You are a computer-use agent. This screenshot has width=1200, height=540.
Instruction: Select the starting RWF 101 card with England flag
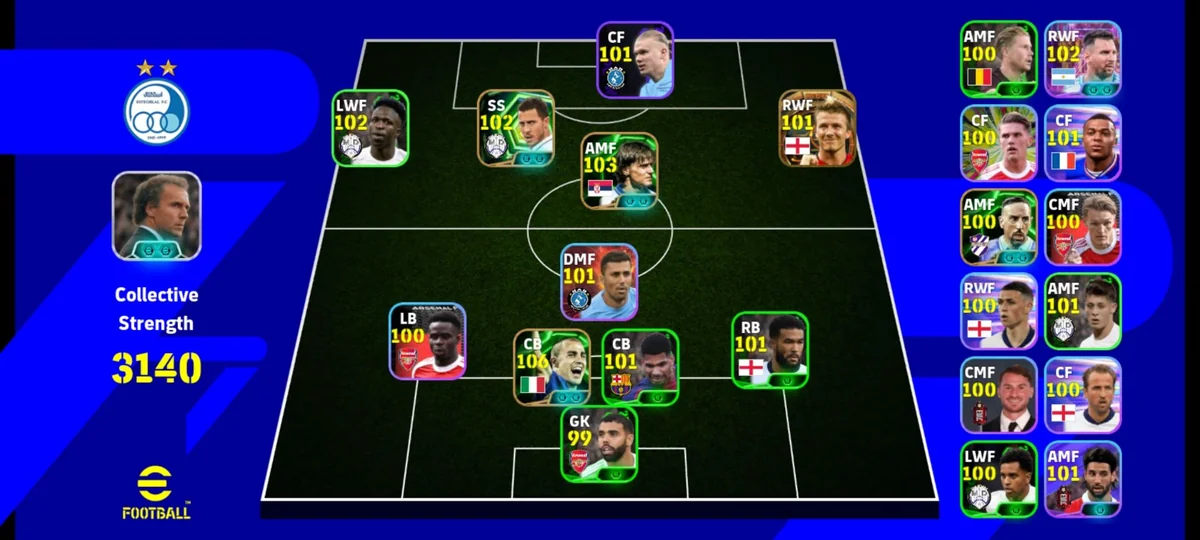coord(818,128)
